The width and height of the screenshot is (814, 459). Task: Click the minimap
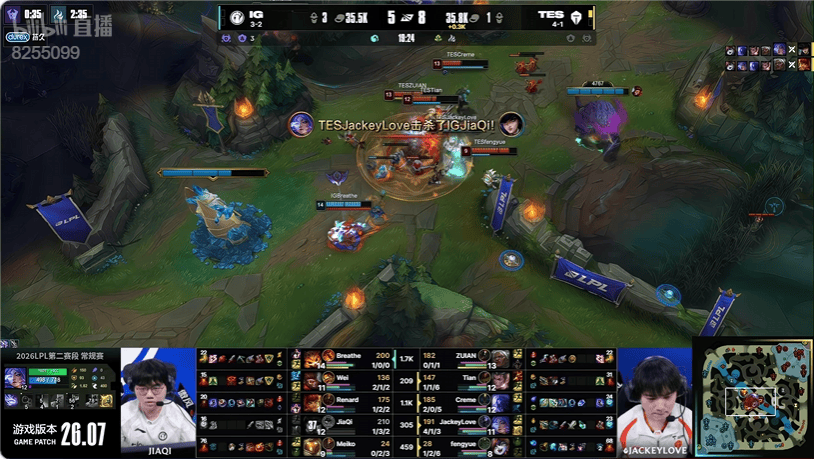pyautogui.click(x=752, y=398)
